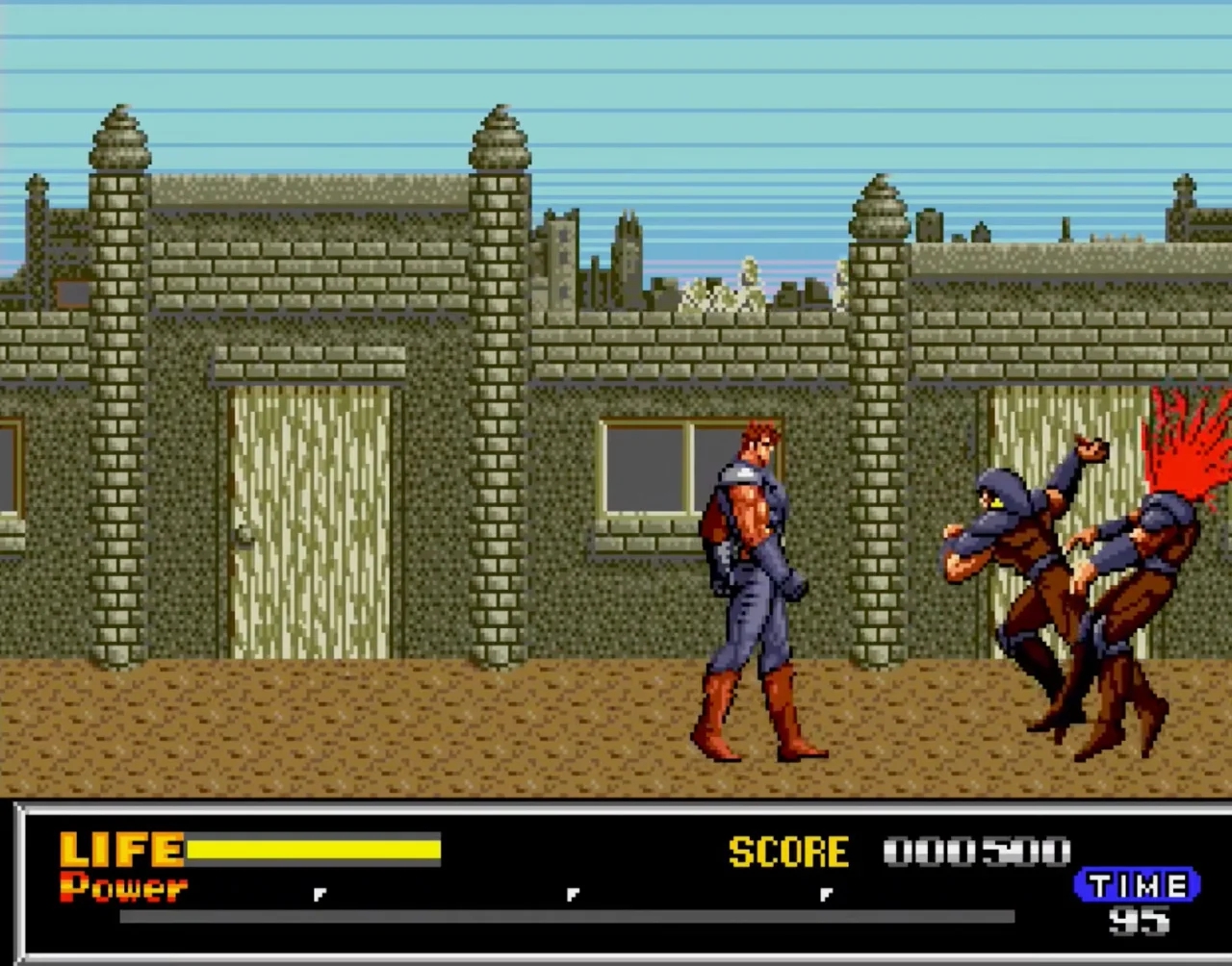The image size is (1232, 966).
Task: Click the defeated enemy with blood spray
Action: (1136, 577)
